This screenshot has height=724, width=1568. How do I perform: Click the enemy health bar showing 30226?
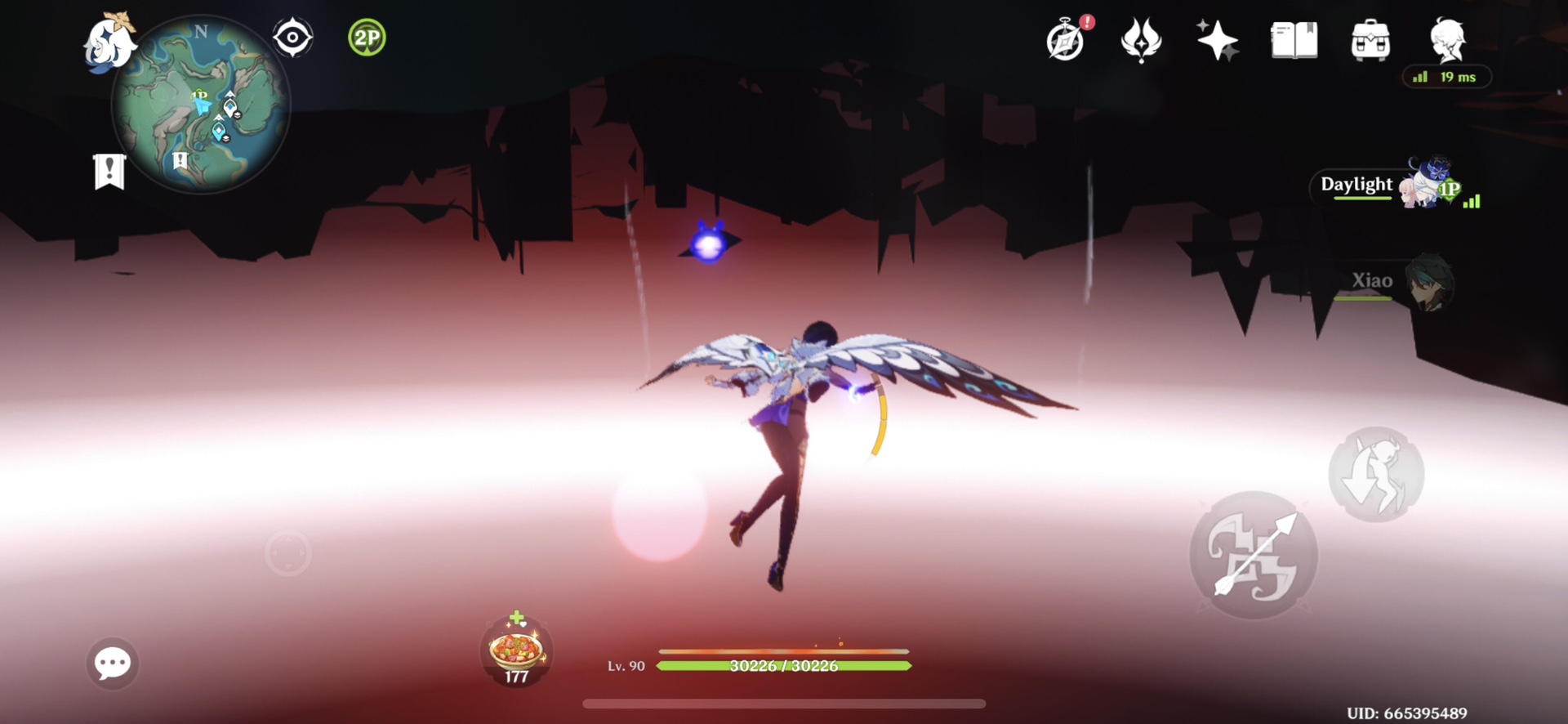tap(783, 666)
